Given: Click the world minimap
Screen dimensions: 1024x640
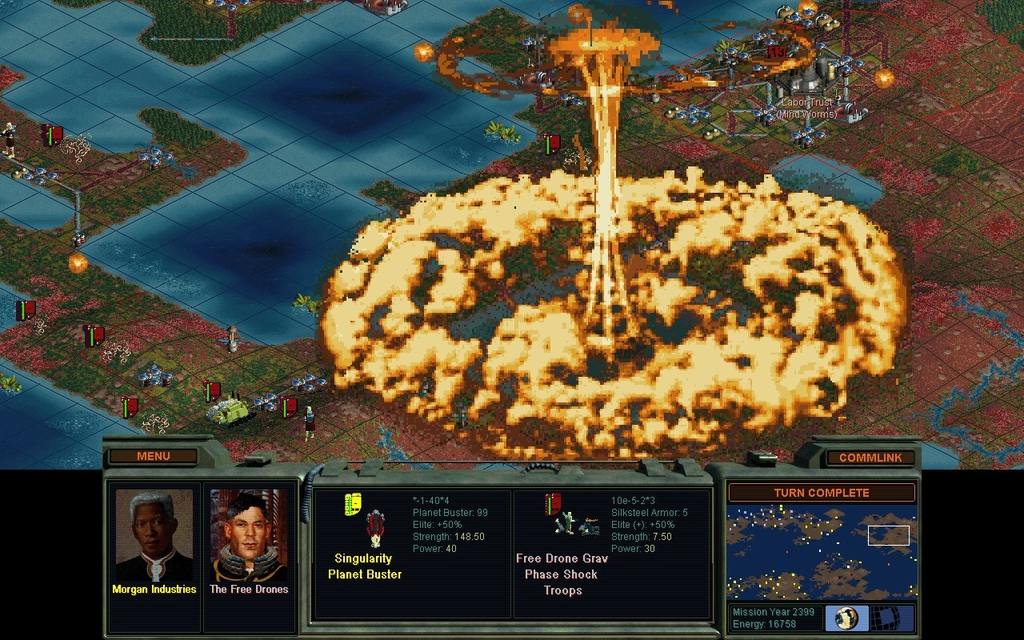Looking at the screenshot, I should pyautogui.click(x=821, y=551).
